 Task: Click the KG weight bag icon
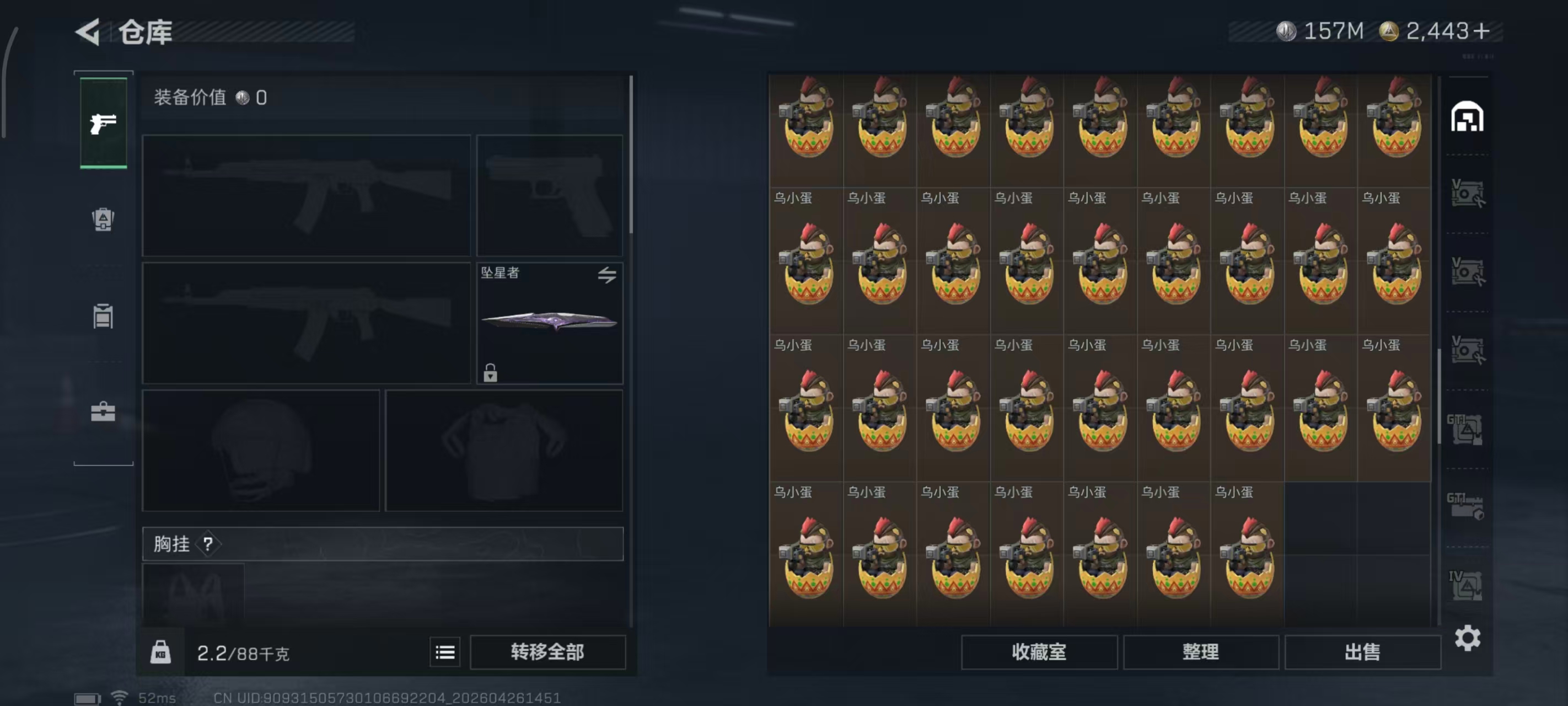tap(159, 651)
